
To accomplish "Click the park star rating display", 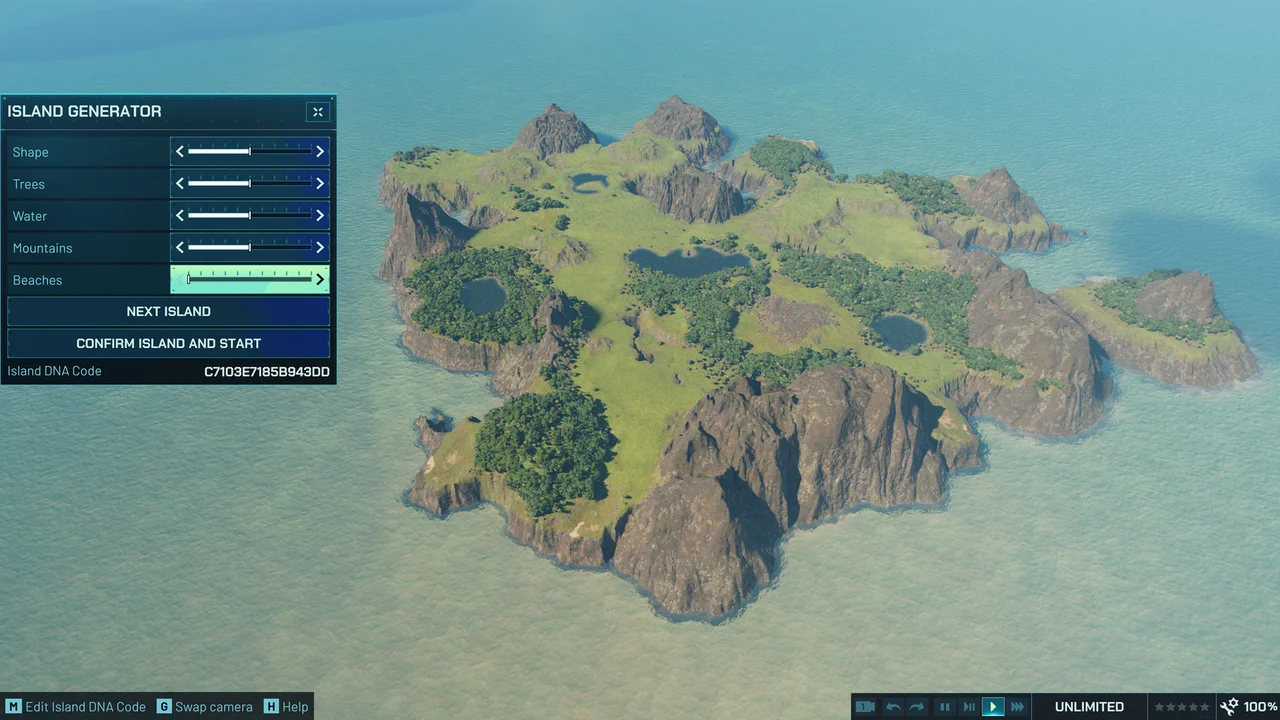I will 1181,706.
